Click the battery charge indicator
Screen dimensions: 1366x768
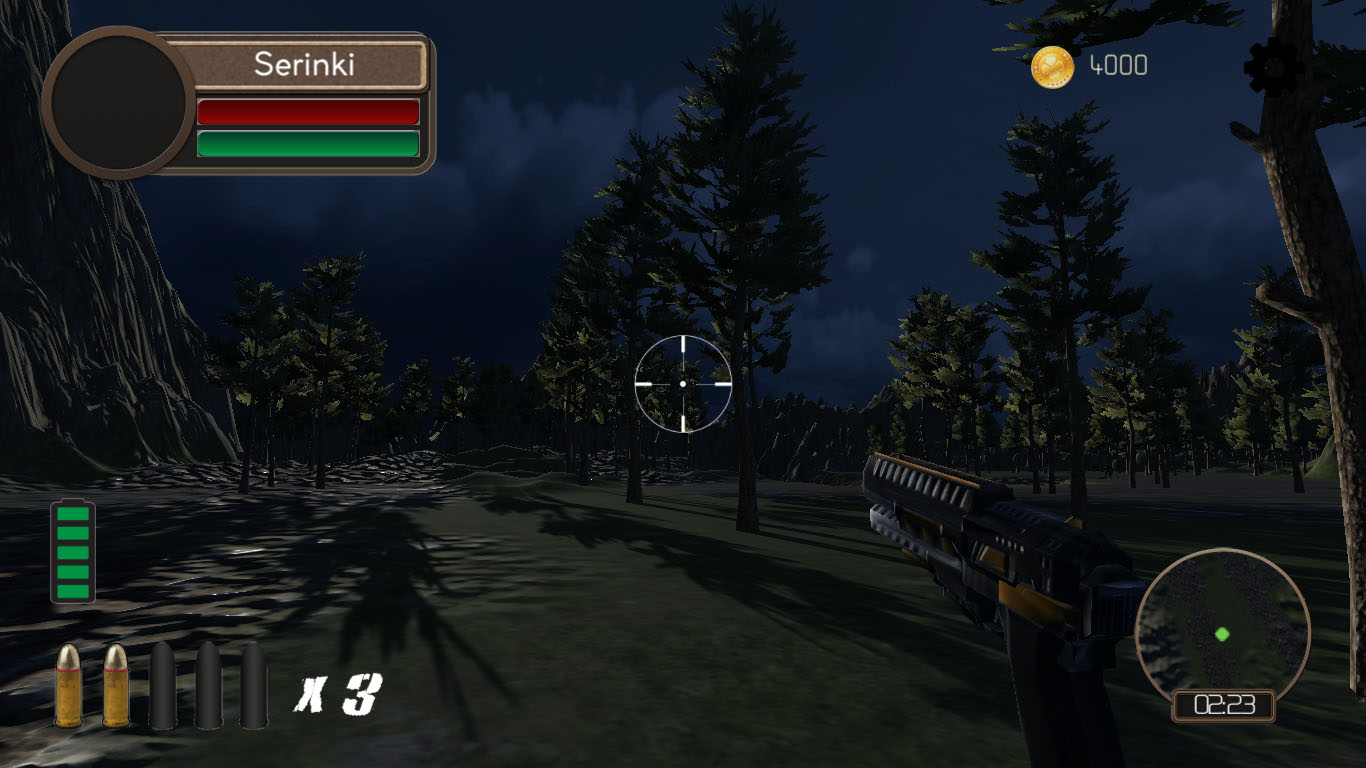[x=71, y=552]
